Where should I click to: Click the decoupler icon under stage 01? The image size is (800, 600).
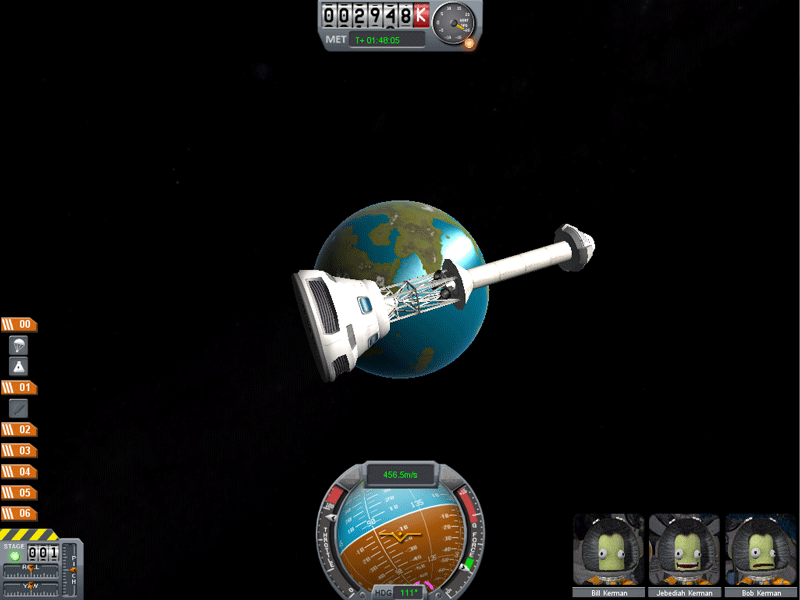click(x=18, y=408)
